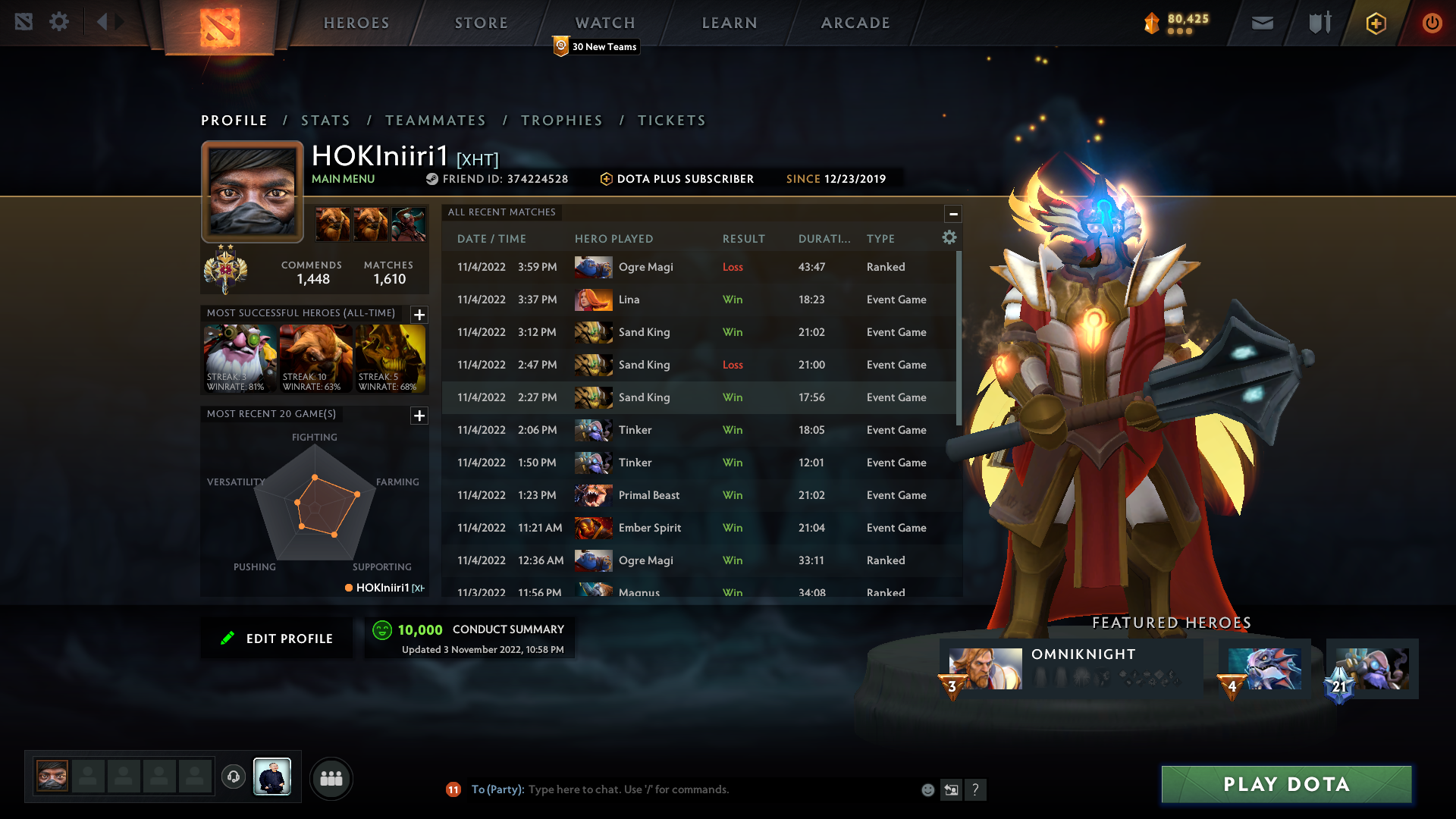Image resolution: width=1456 pixels, height=819 pixels.
Task: Open the emoticon picker in chat bar
Action: (928, 789)
